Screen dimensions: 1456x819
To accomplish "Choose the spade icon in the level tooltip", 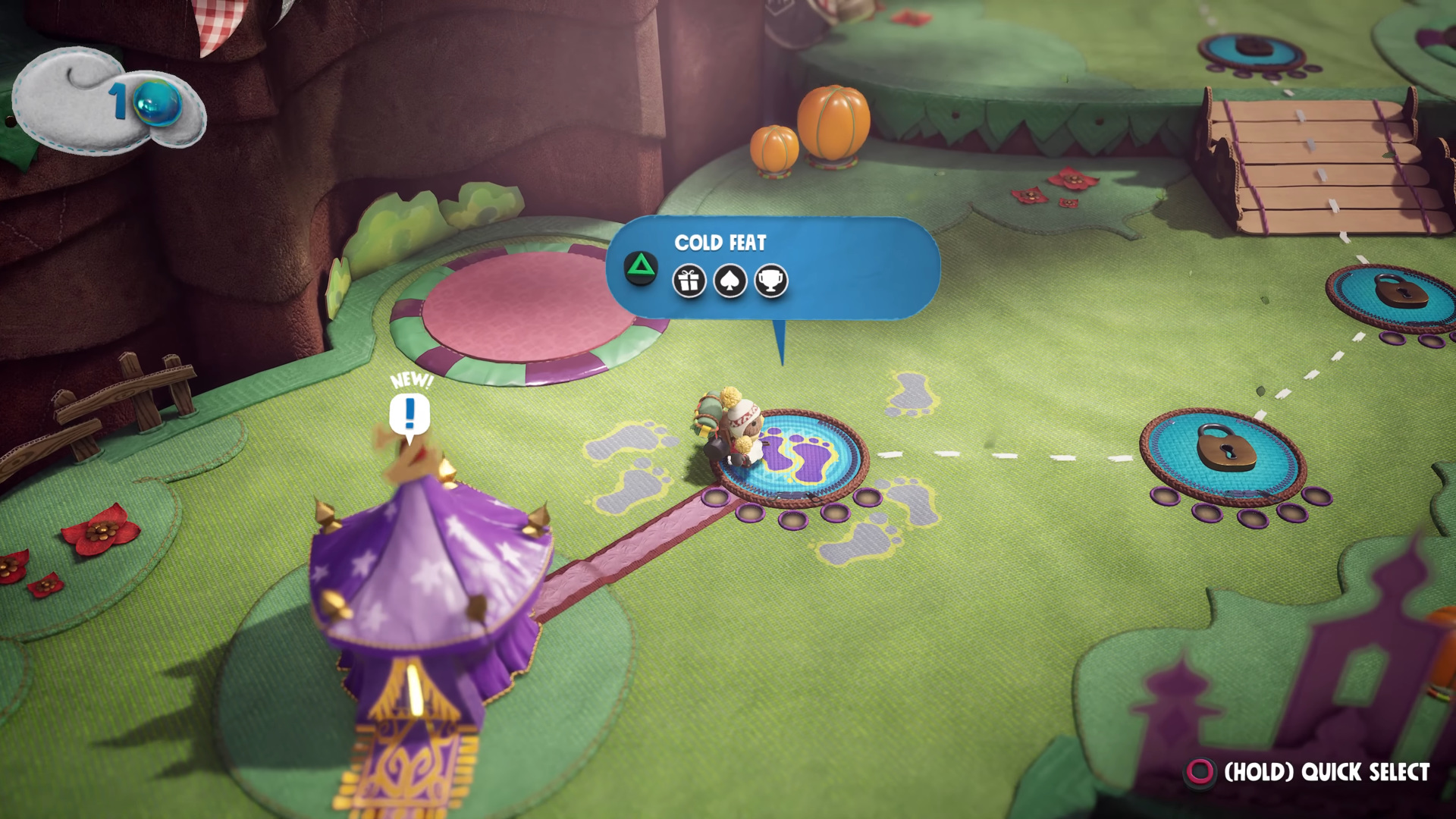I will click(x=730, y=281).
